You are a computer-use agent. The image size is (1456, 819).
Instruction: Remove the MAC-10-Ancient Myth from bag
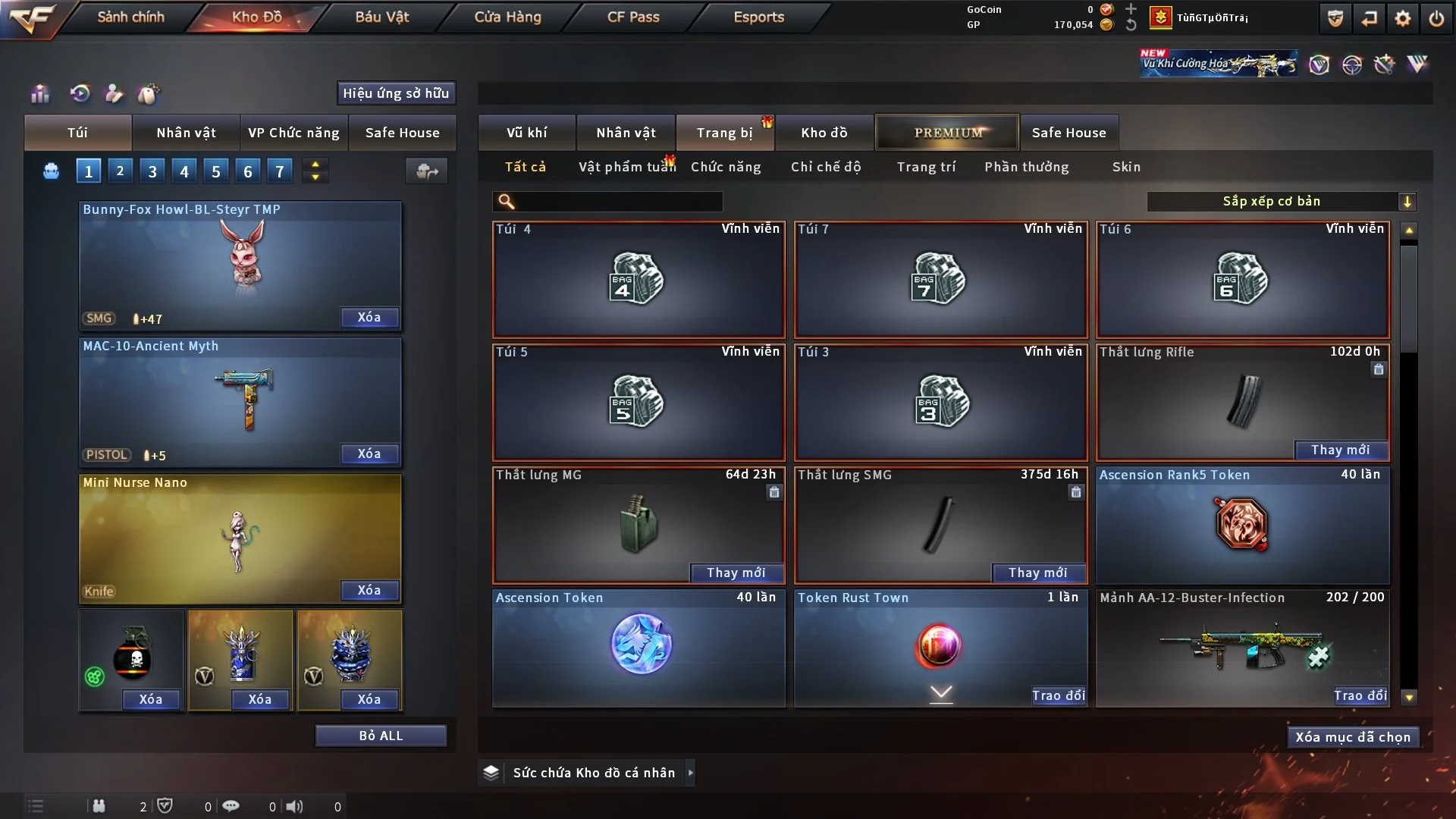point(369,453)
